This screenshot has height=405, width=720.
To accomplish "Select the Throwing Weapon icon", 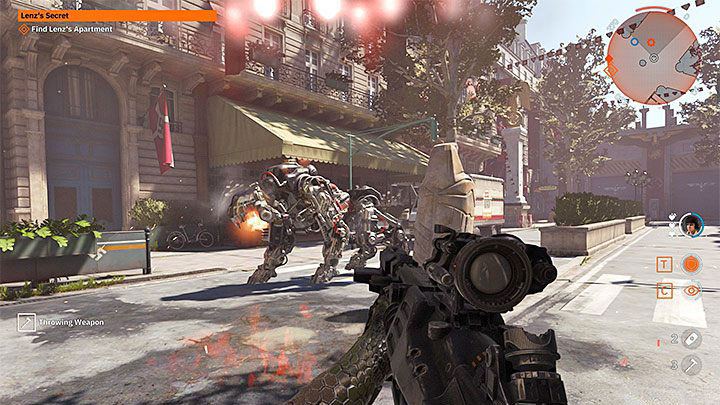I will pyautogui.click(x=26, y=322).
